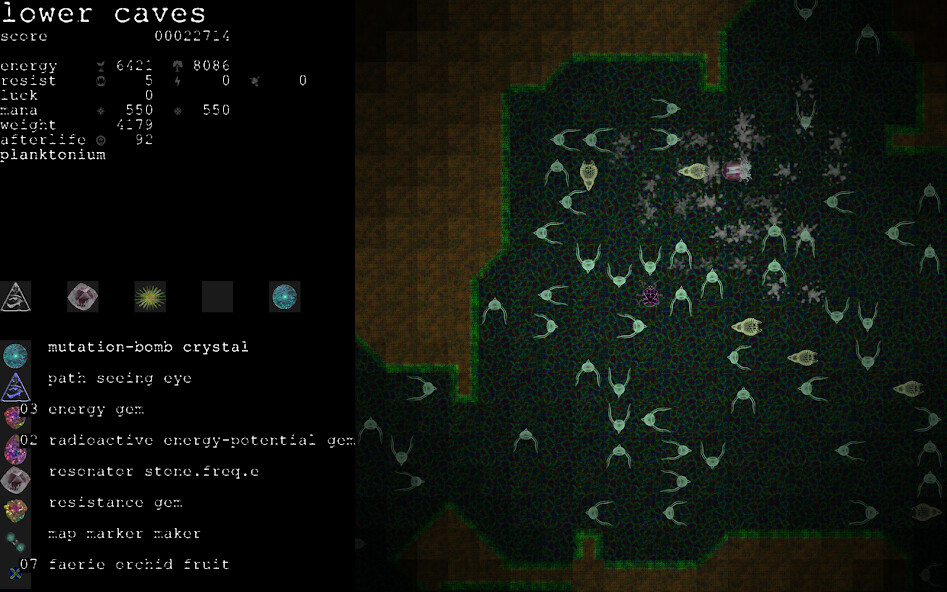The width and height of the screenshot is (947, 592).
Task: Select the resonator stone quick slot
Action: pyautogui.click(x=82, y=296)
